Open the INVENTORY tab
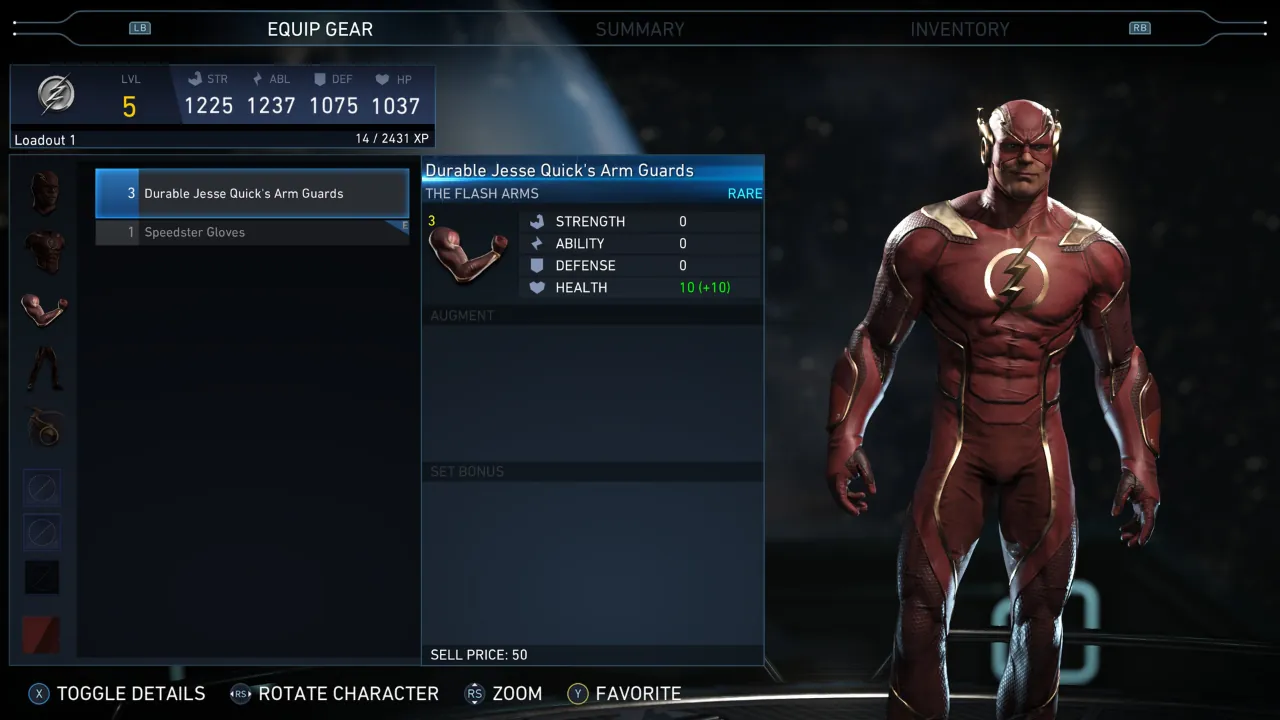 tap(960, 29)
